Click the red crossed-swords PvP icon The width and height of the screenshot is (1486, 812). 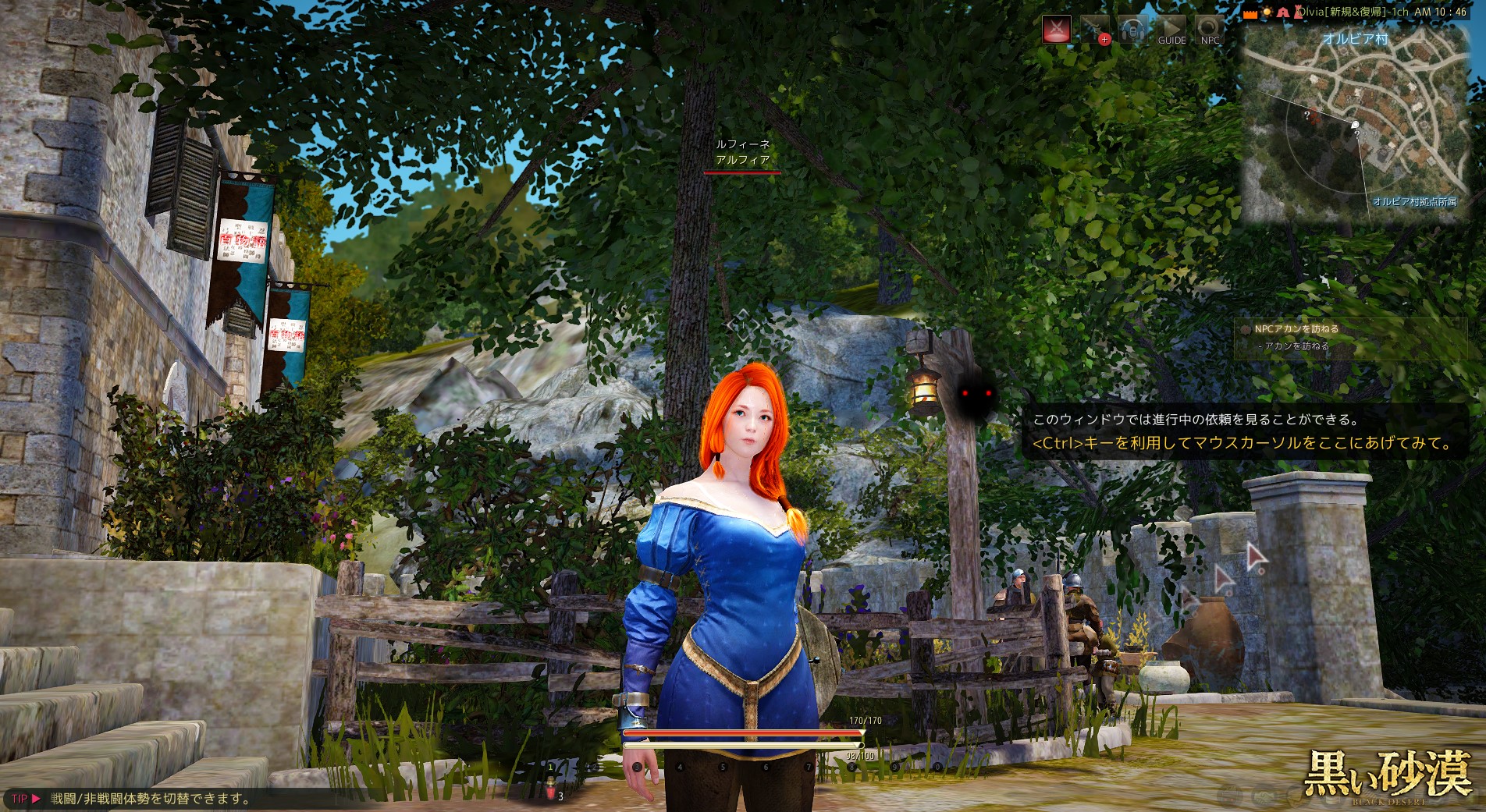pyautogui.click(x=1057, y=30)
